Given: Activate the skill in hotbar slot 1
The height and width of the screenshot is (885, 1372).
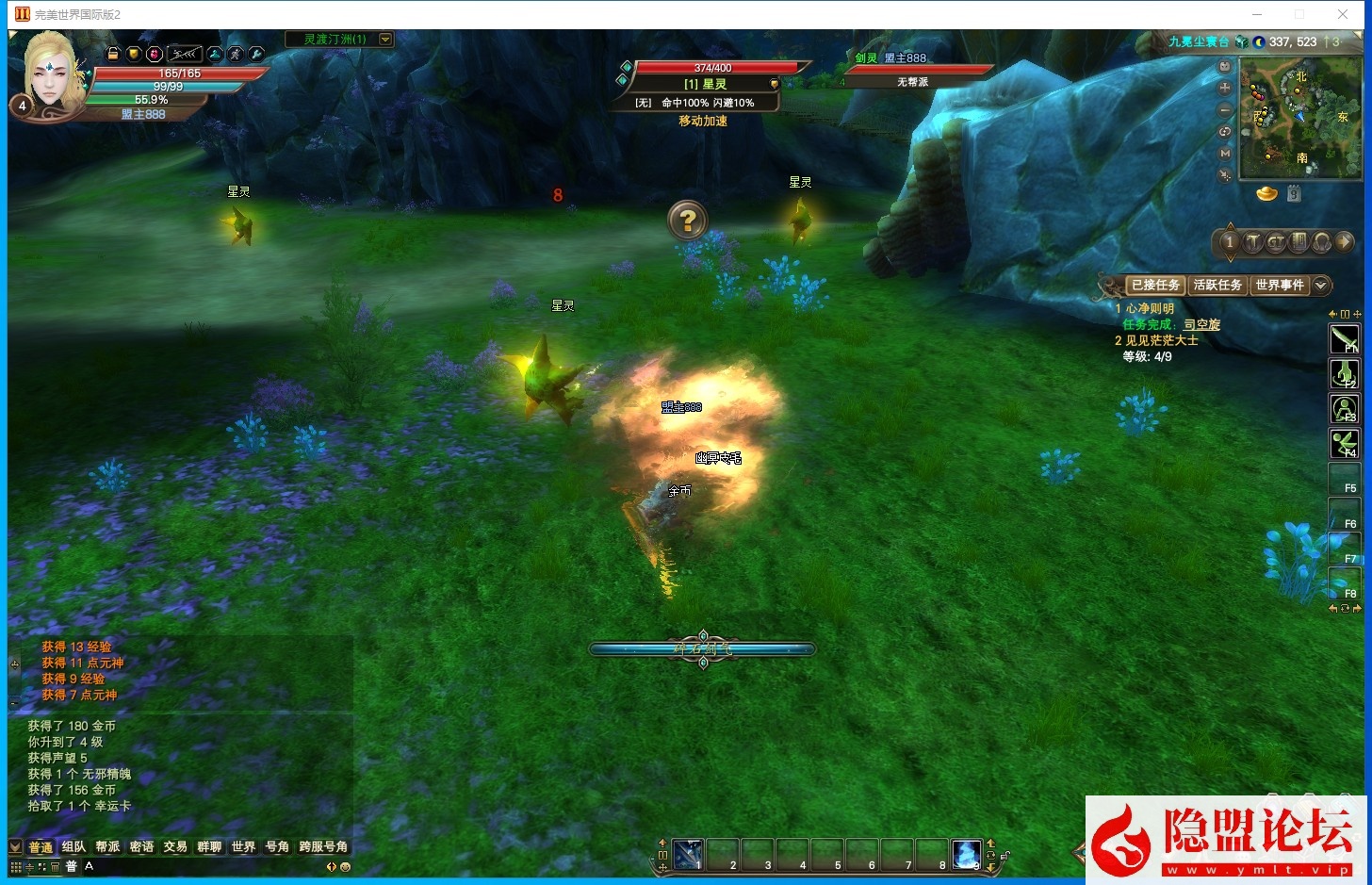Looking at the screenshot, I should (x=687, y=854).
